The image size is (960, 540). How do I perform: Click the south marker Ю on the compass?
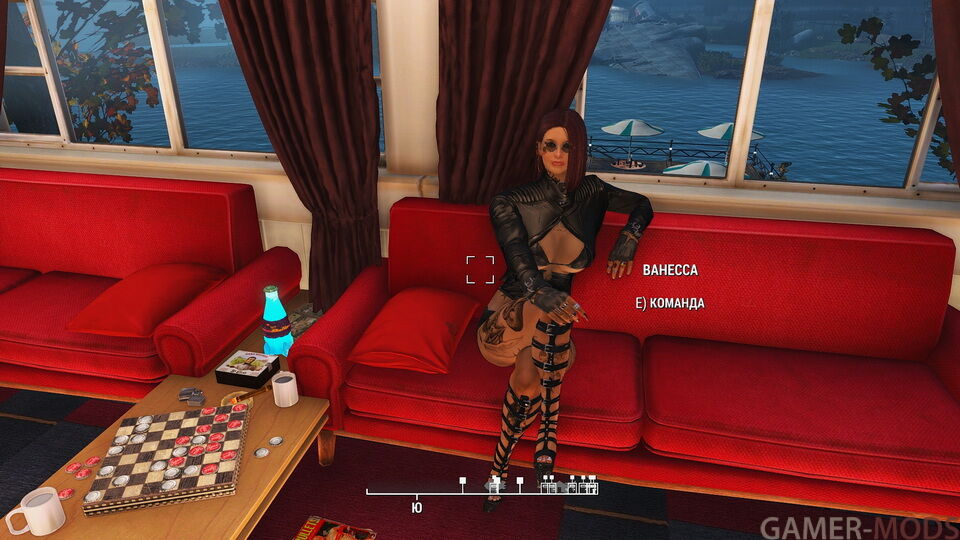pyautogui.click(x=416, y=506)
